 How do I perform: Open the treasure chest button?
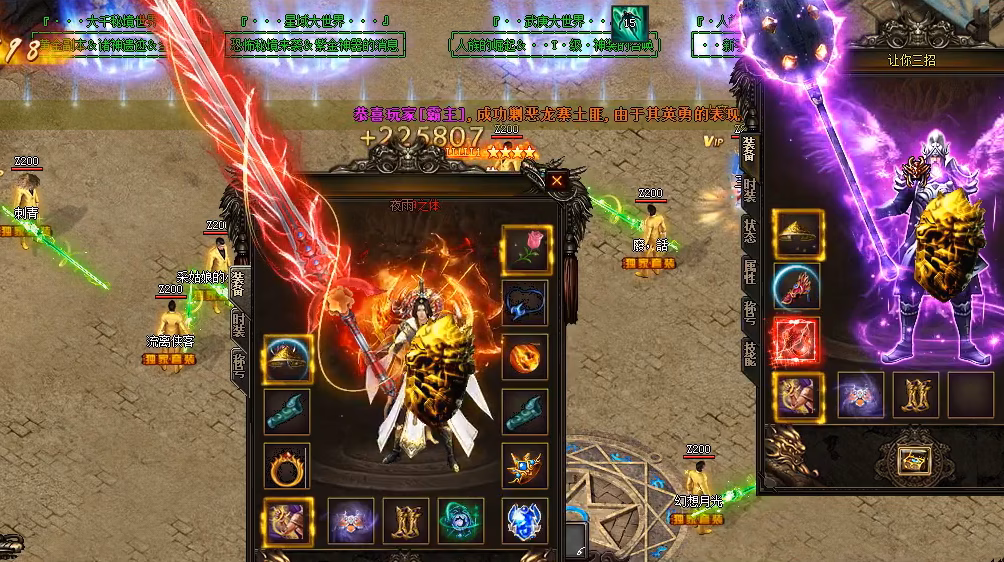[913, 459]
